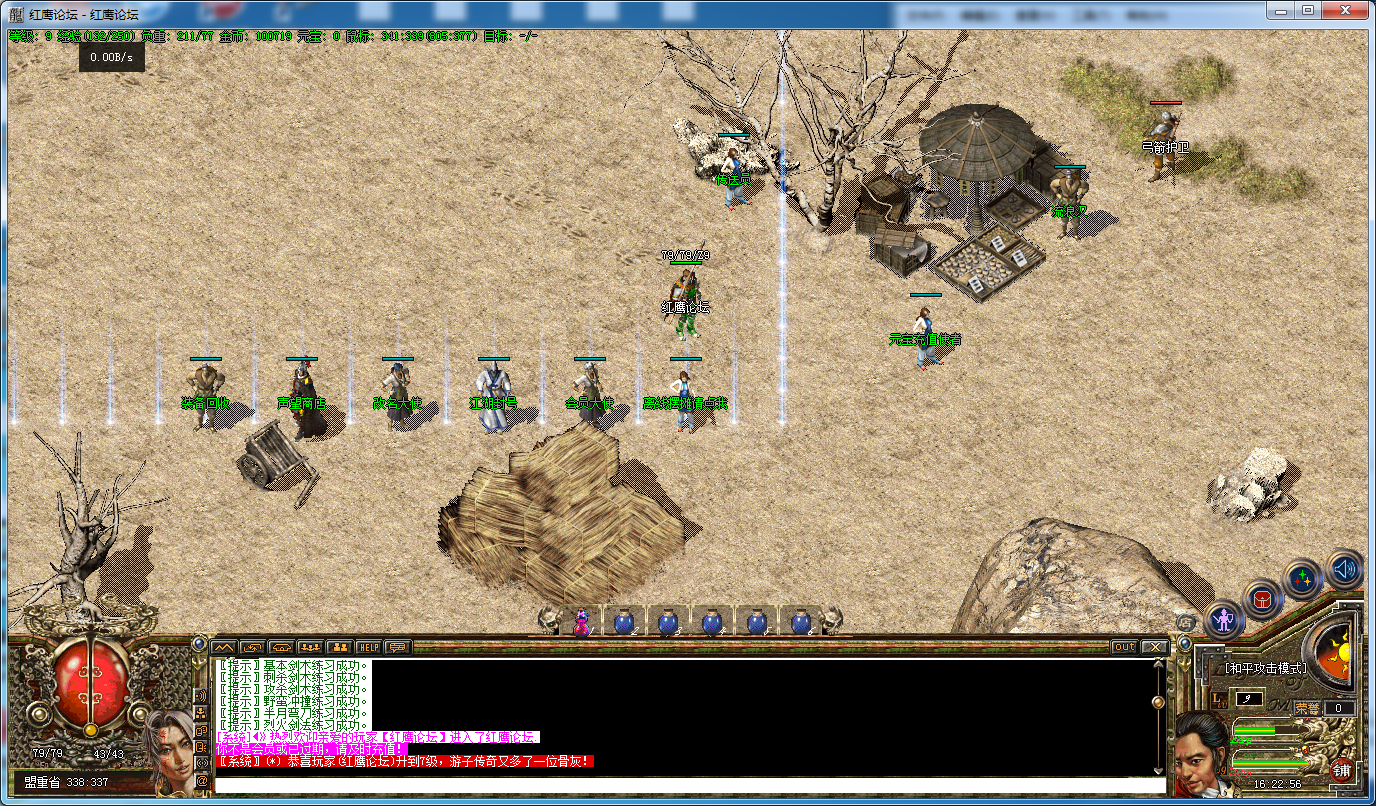Click the '荣誉' honor label button
This screenshot has width=1376, height=806.
1307,708
